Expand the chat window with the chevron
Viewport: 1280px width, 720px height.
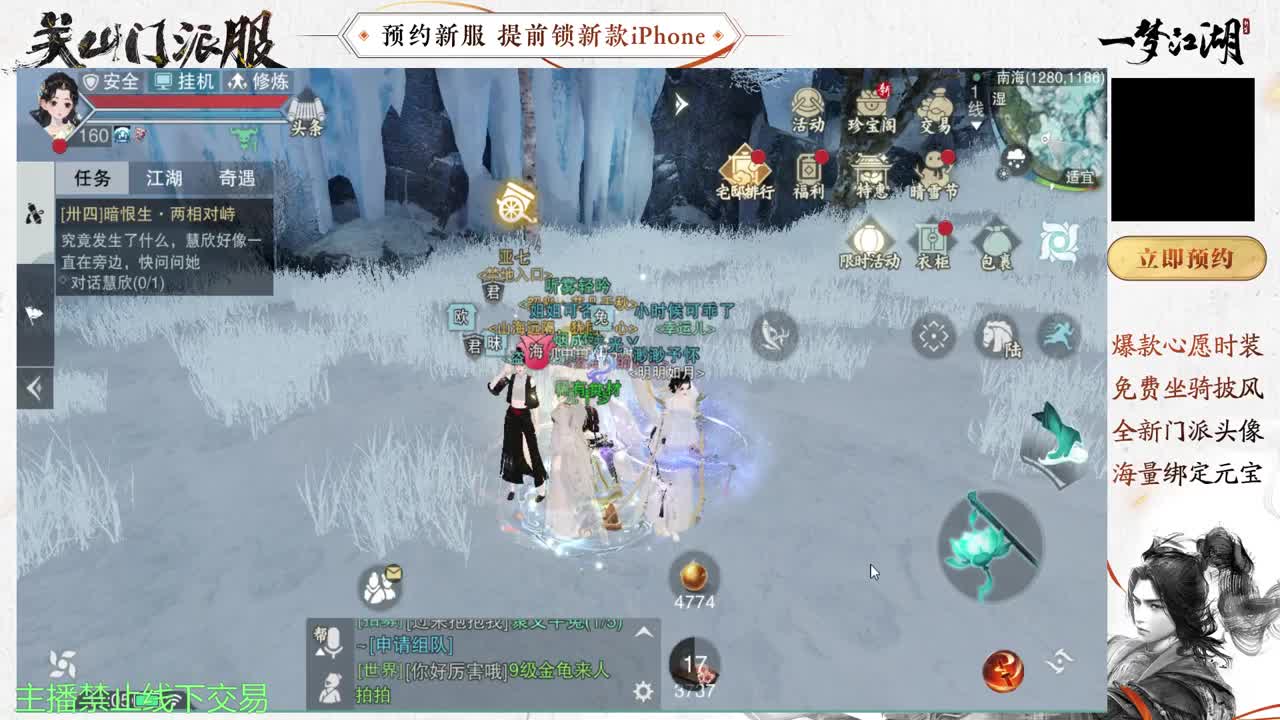click(645, 632)
